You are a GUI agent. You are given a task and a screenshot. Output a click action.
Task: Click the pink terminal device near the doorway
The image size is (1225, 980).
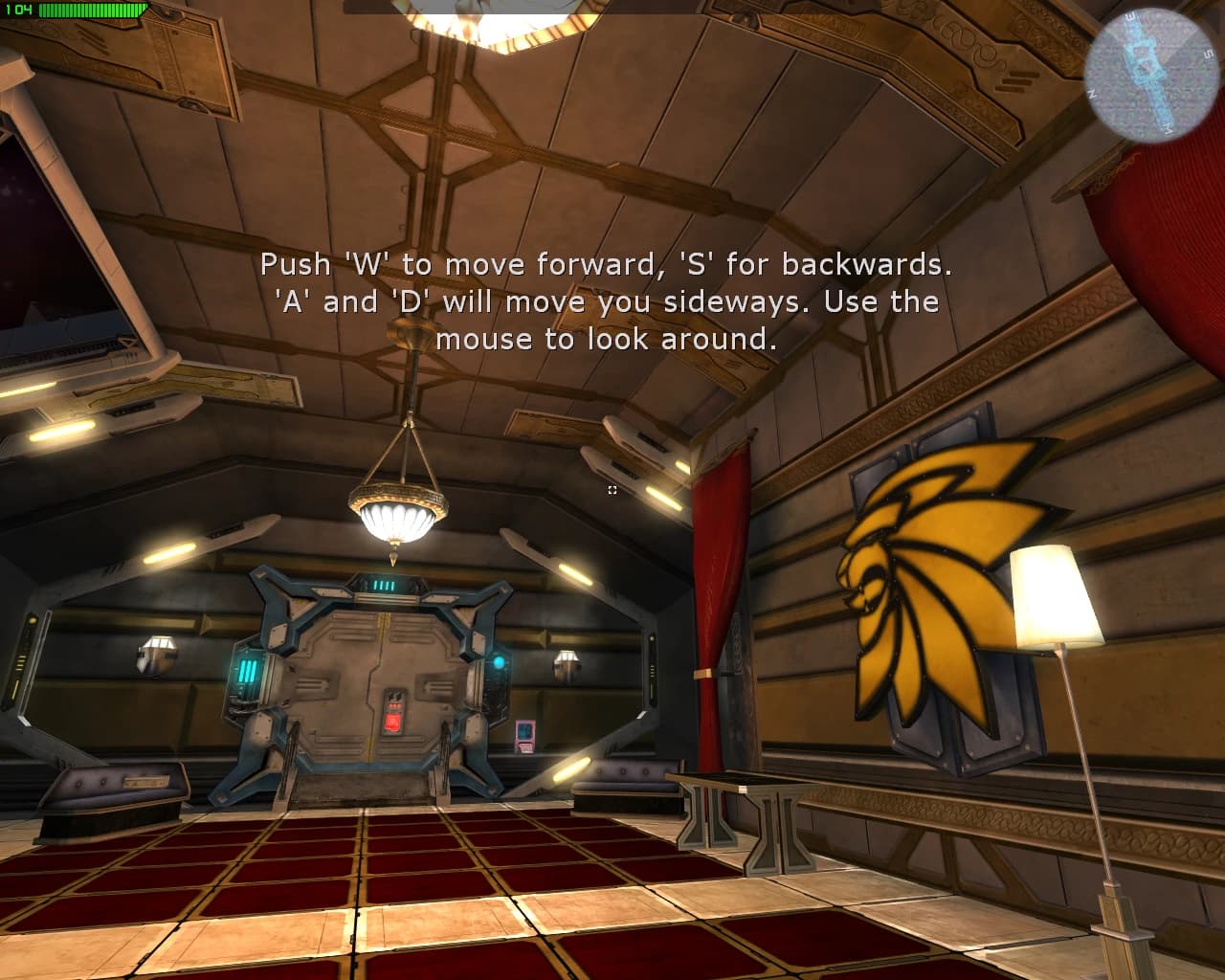524,737
